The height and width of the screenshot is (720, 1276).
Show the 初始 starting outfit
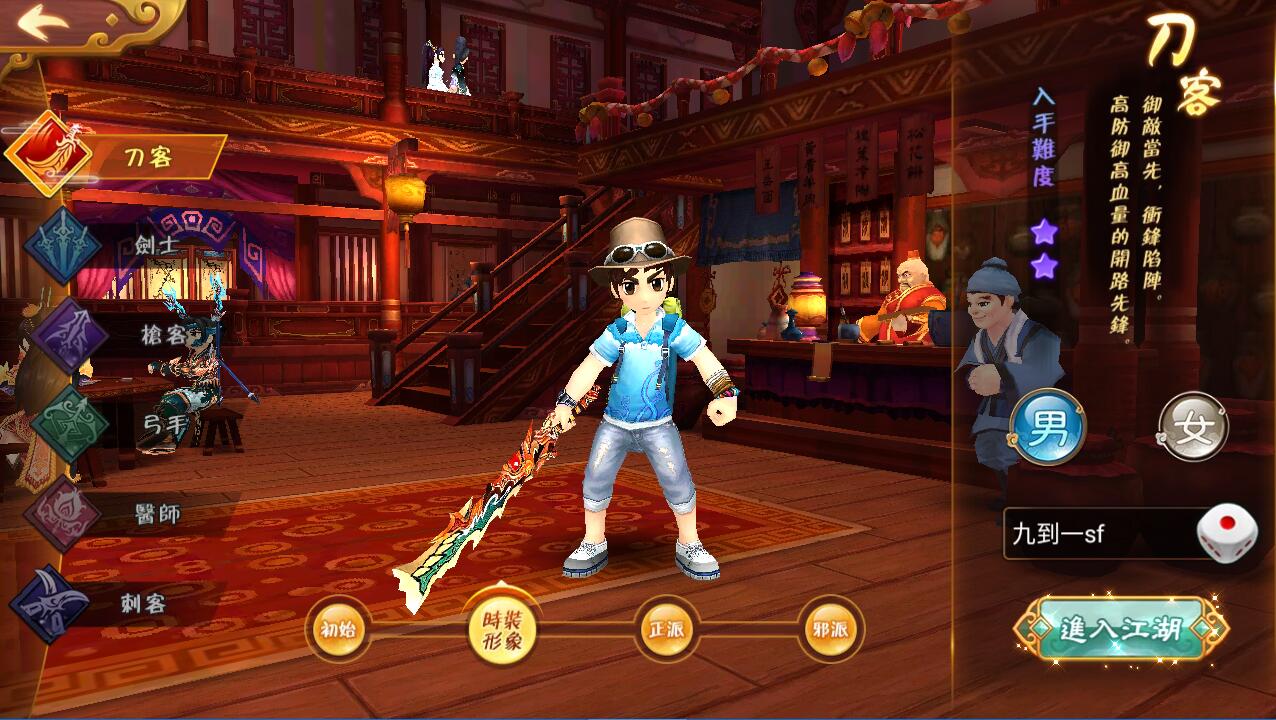point(338,629)
